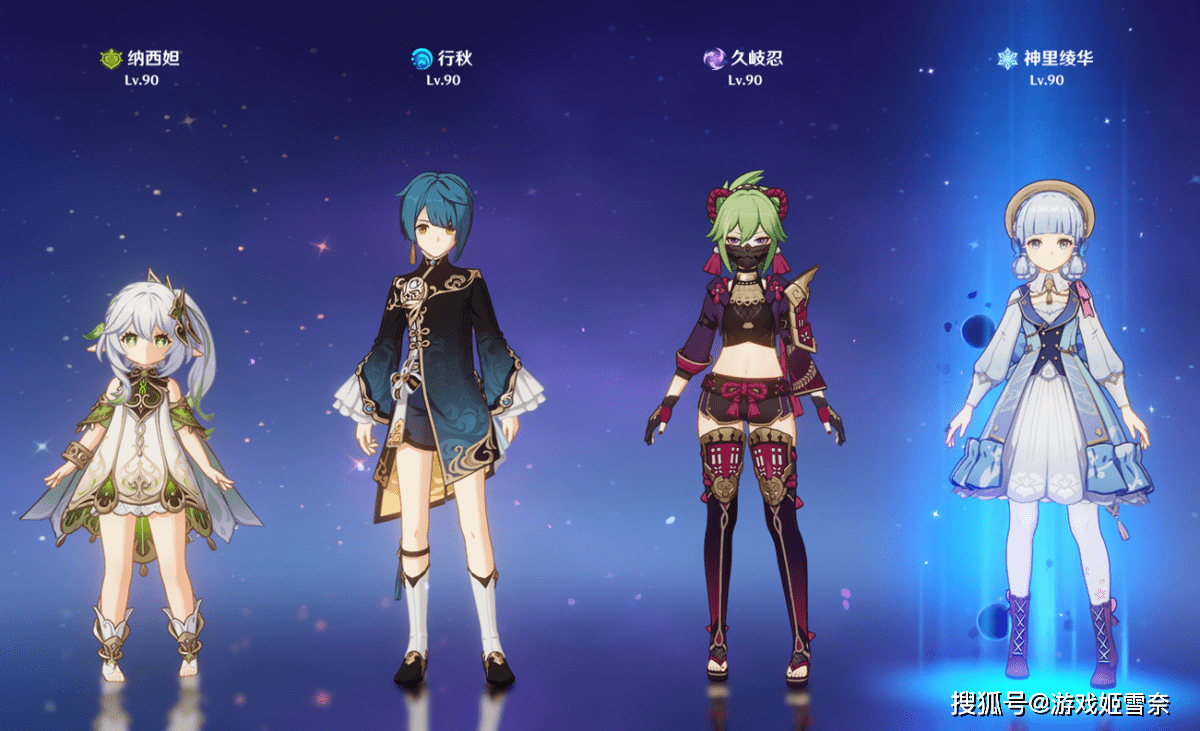The width and height of the screenshot is (1200, 731).
Task: Choose Xingqiu's party slot
Action: (440, 400)
